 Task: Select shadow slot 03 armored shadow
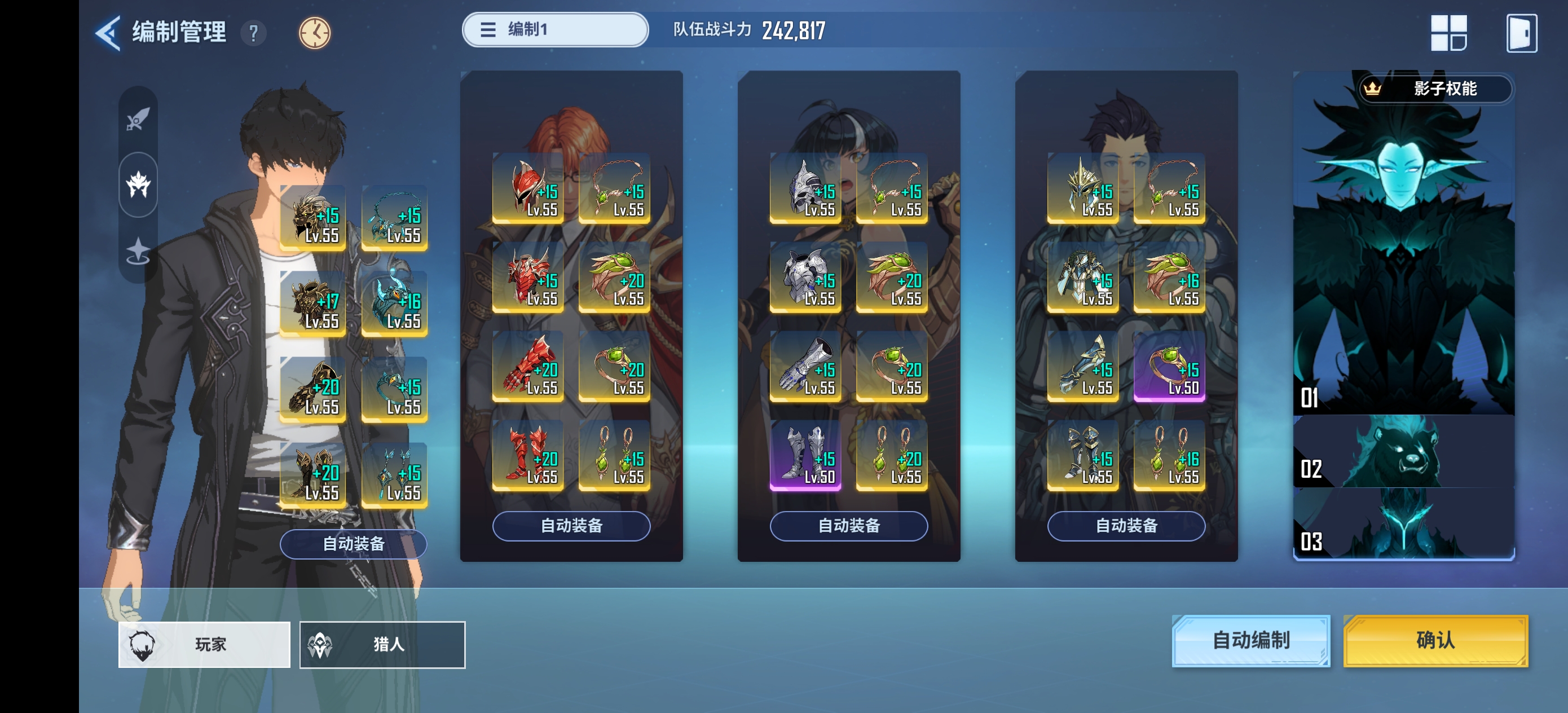pyautogui.click(x=1403, y=525)
